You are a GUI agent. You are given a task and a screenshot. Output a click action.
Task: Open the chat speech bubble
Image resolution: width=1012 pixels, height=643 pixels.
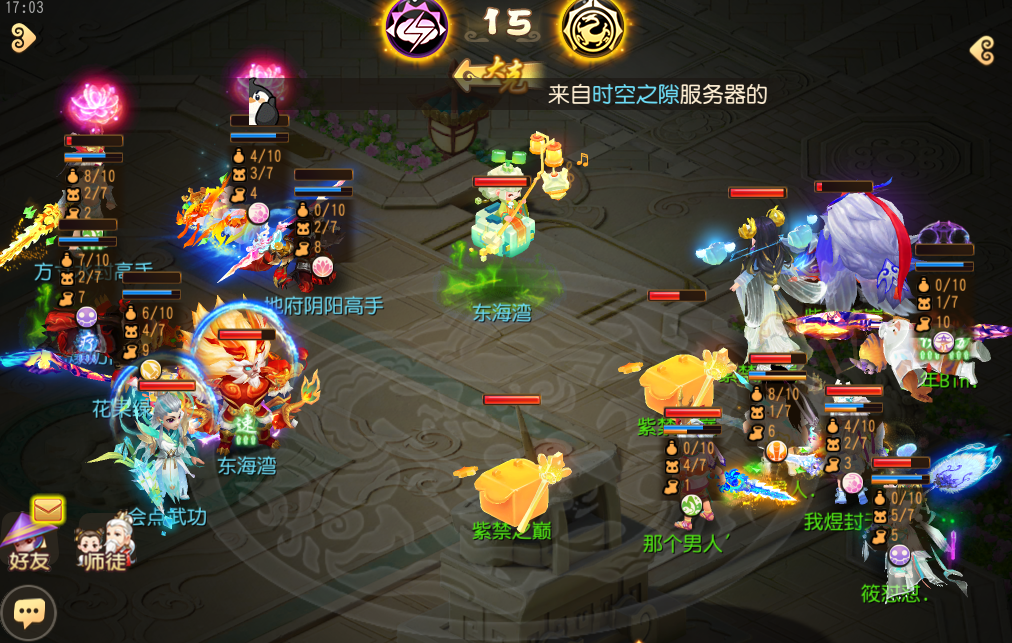(28, 611)
